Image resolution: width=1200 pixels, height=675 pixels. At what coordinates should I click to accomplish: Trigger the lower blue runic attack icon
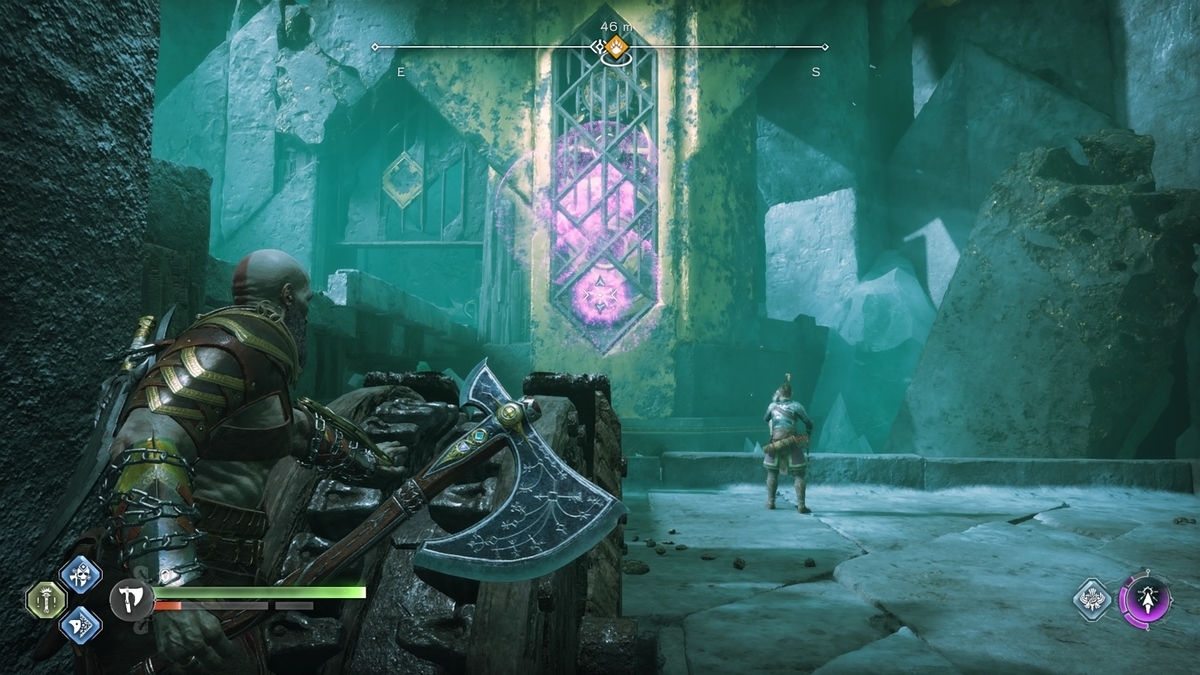tap(80, 625)
